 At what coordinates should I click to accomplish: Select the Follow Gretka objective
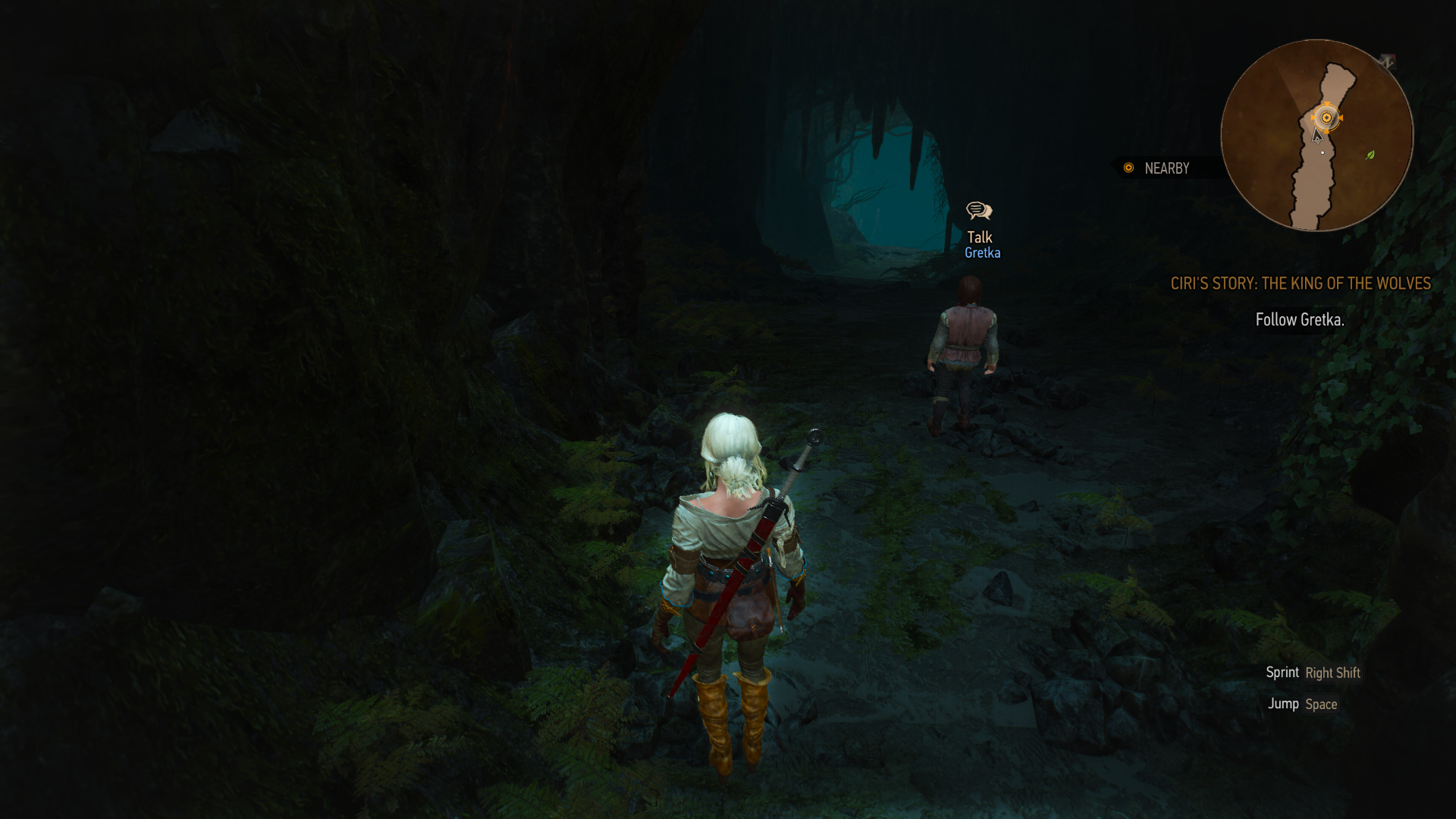[x=1299, y=320]
